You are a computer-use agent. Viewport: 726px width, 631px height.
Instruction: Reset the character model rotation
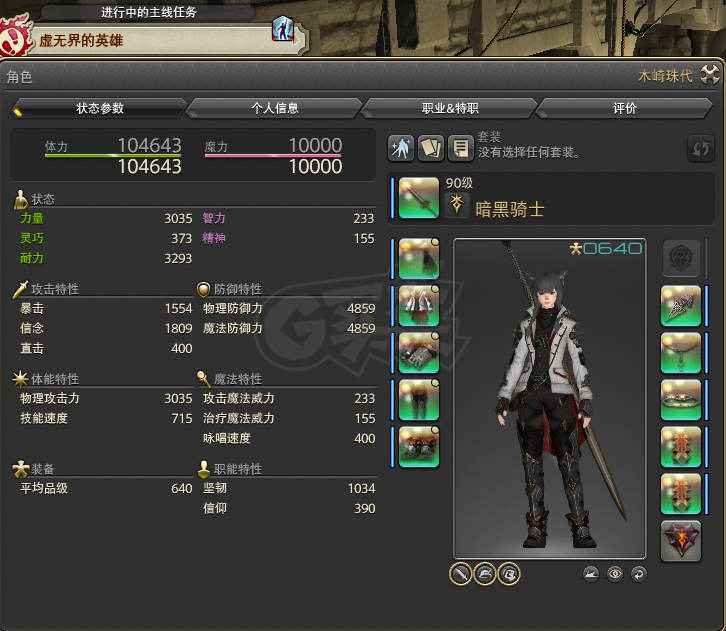[x=639, y=574]
